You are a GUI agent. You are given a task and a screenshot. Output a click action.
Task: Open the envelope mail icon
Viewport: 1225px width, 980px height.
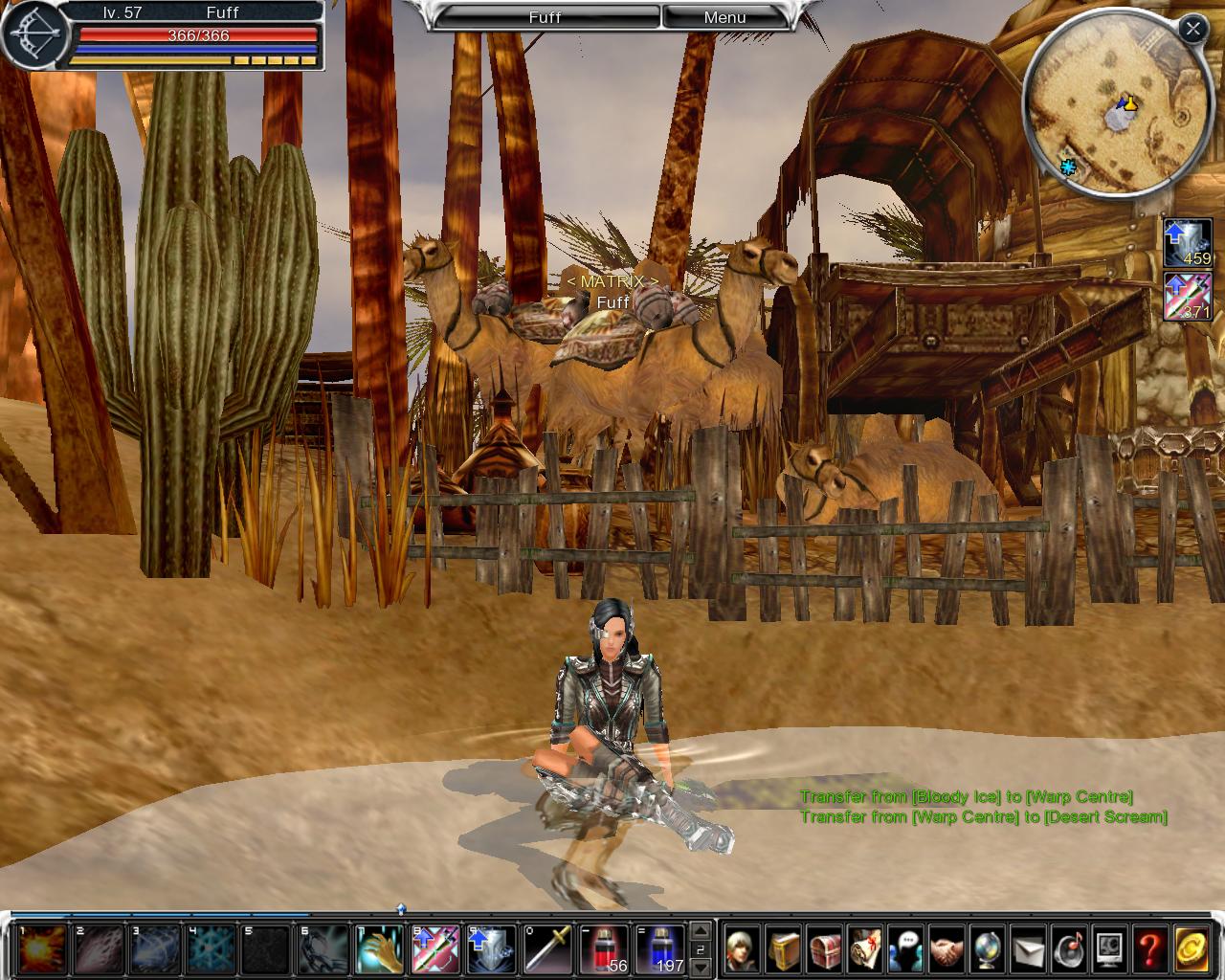1028,948
